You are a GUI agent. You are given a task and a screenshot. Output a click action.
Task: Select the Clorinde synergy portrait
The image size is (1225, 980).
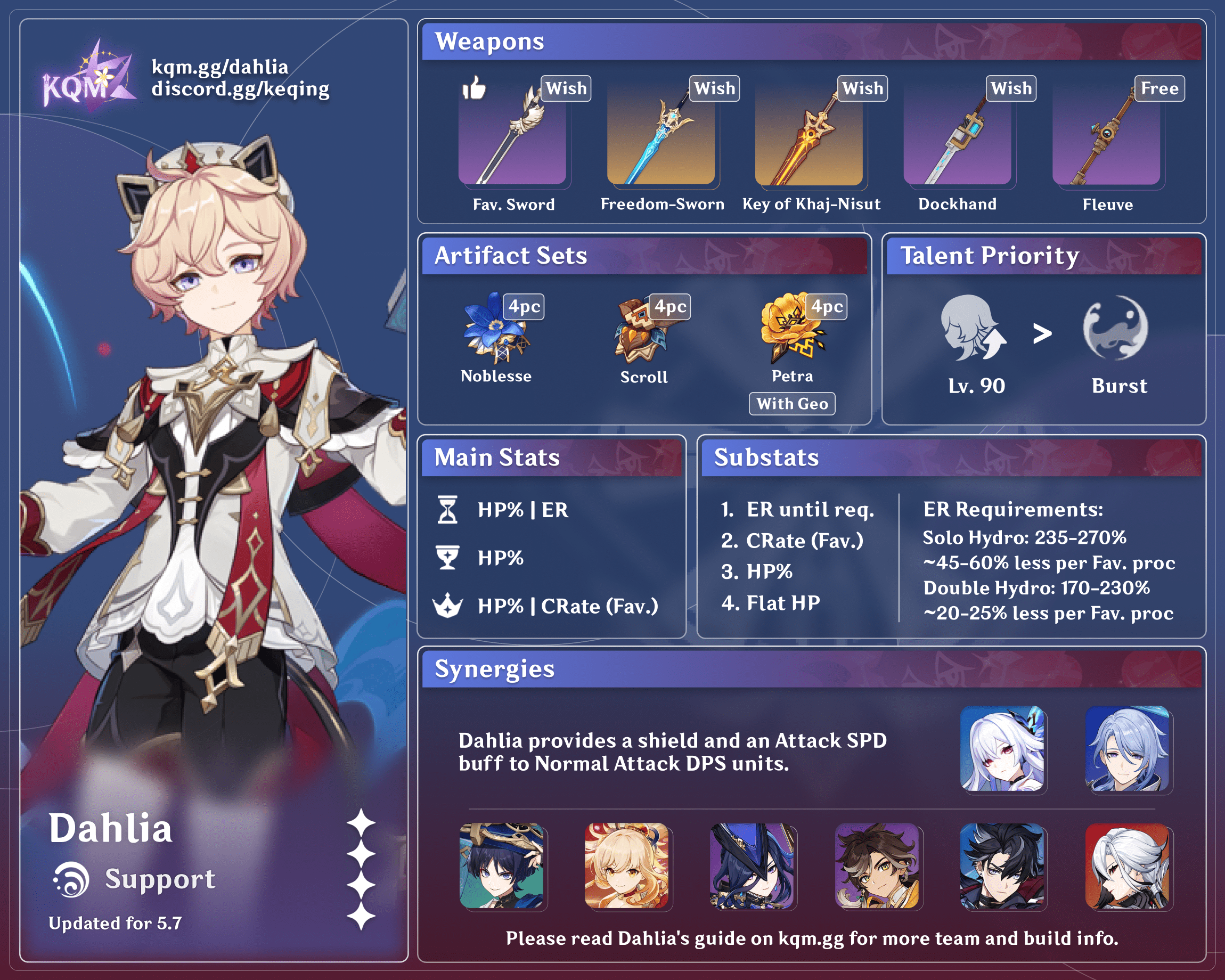point(752,866)
